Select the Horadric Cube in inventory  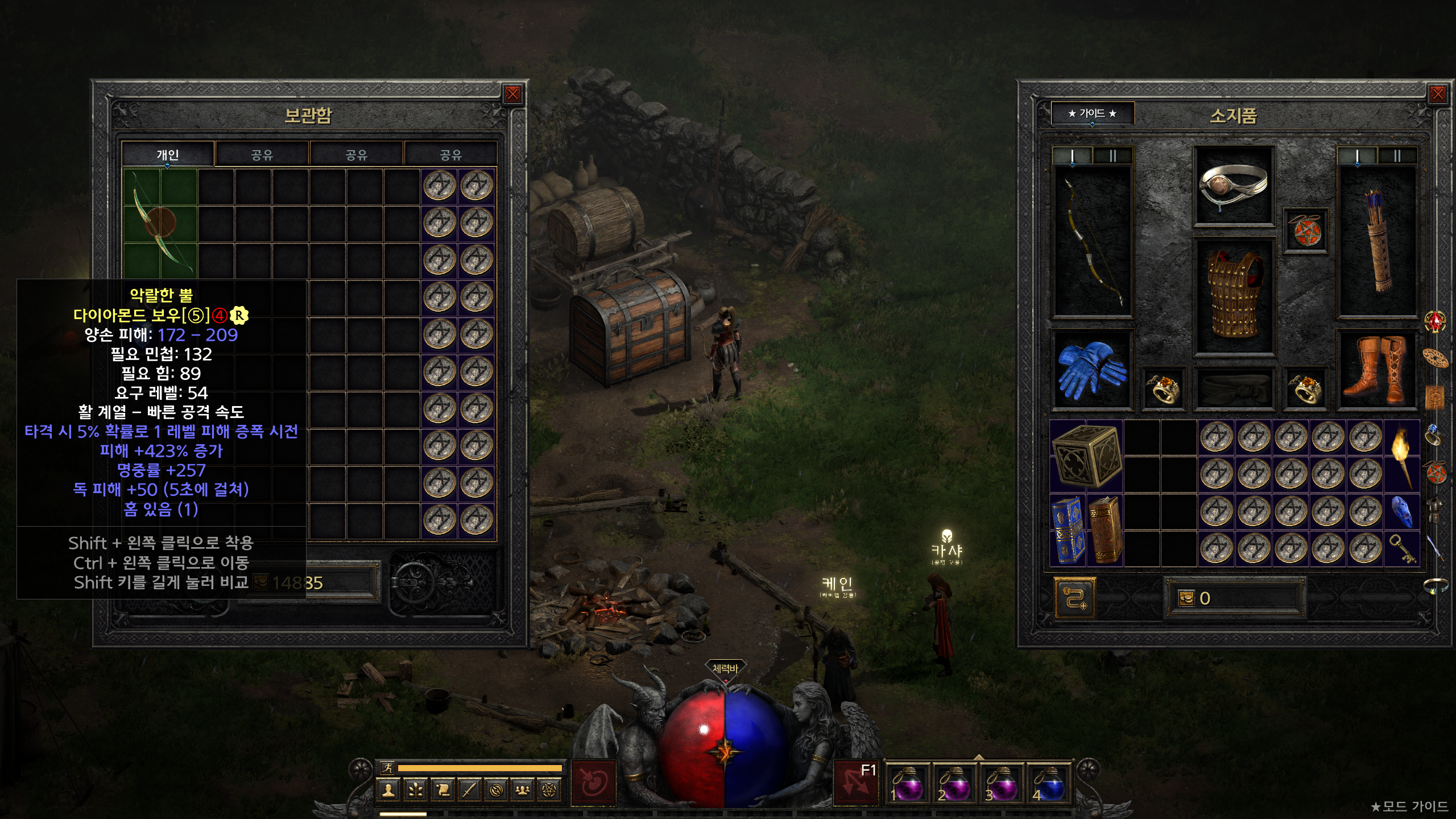(1086, 456)
